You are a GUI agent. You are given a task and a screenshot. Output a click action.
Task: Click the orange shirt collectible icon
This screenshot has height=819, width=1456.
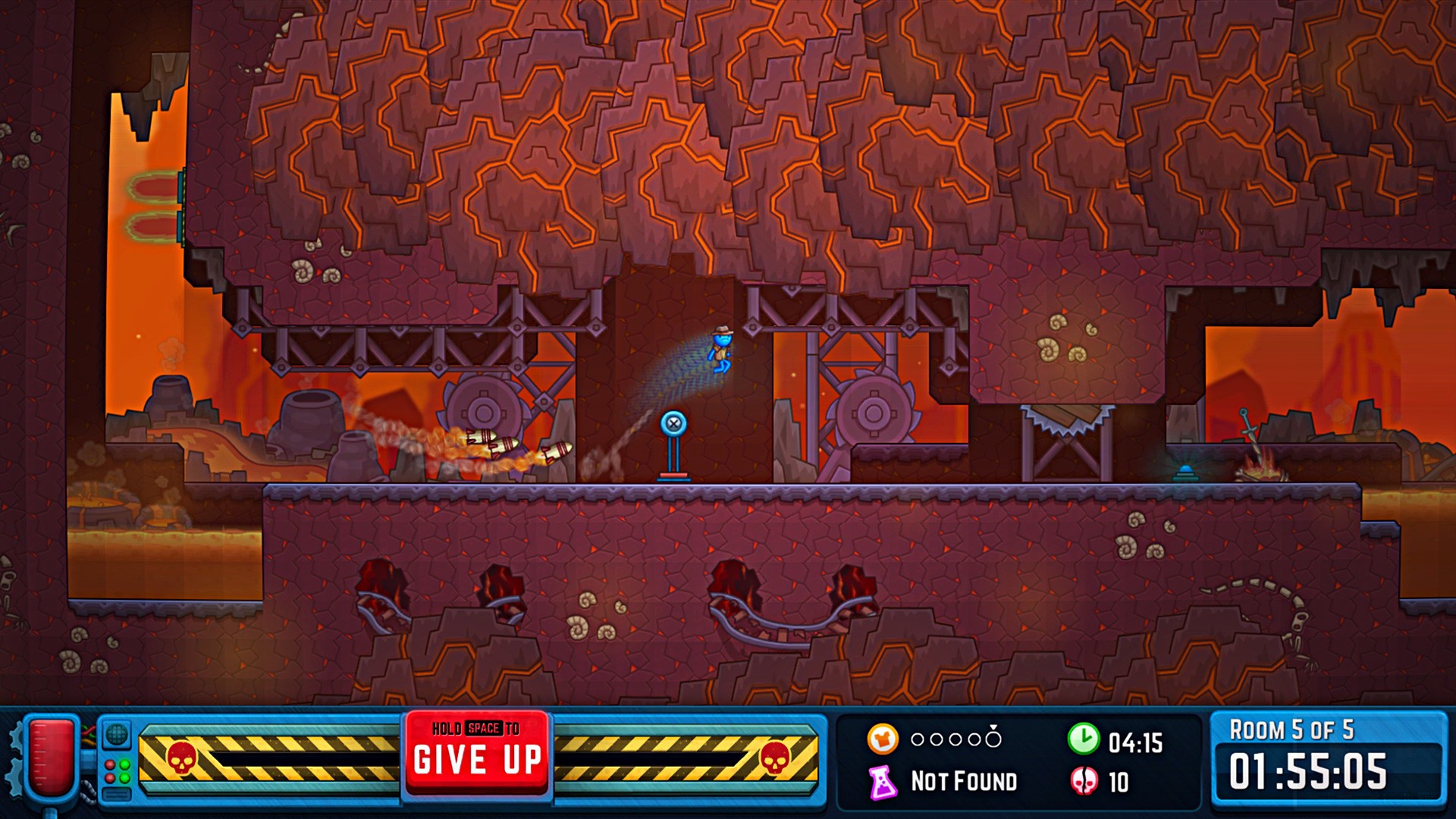882,740
